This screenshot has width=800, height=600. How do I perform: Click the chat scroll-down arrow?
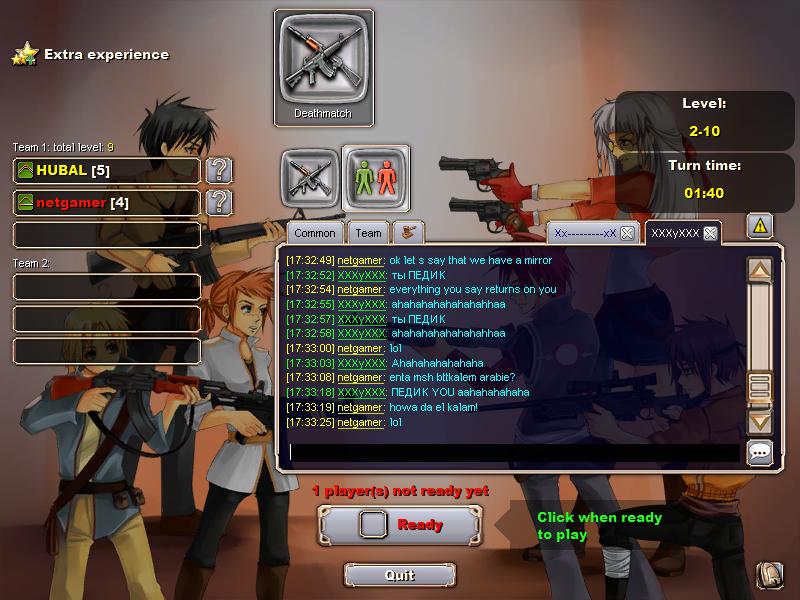(x=760, y=422)
